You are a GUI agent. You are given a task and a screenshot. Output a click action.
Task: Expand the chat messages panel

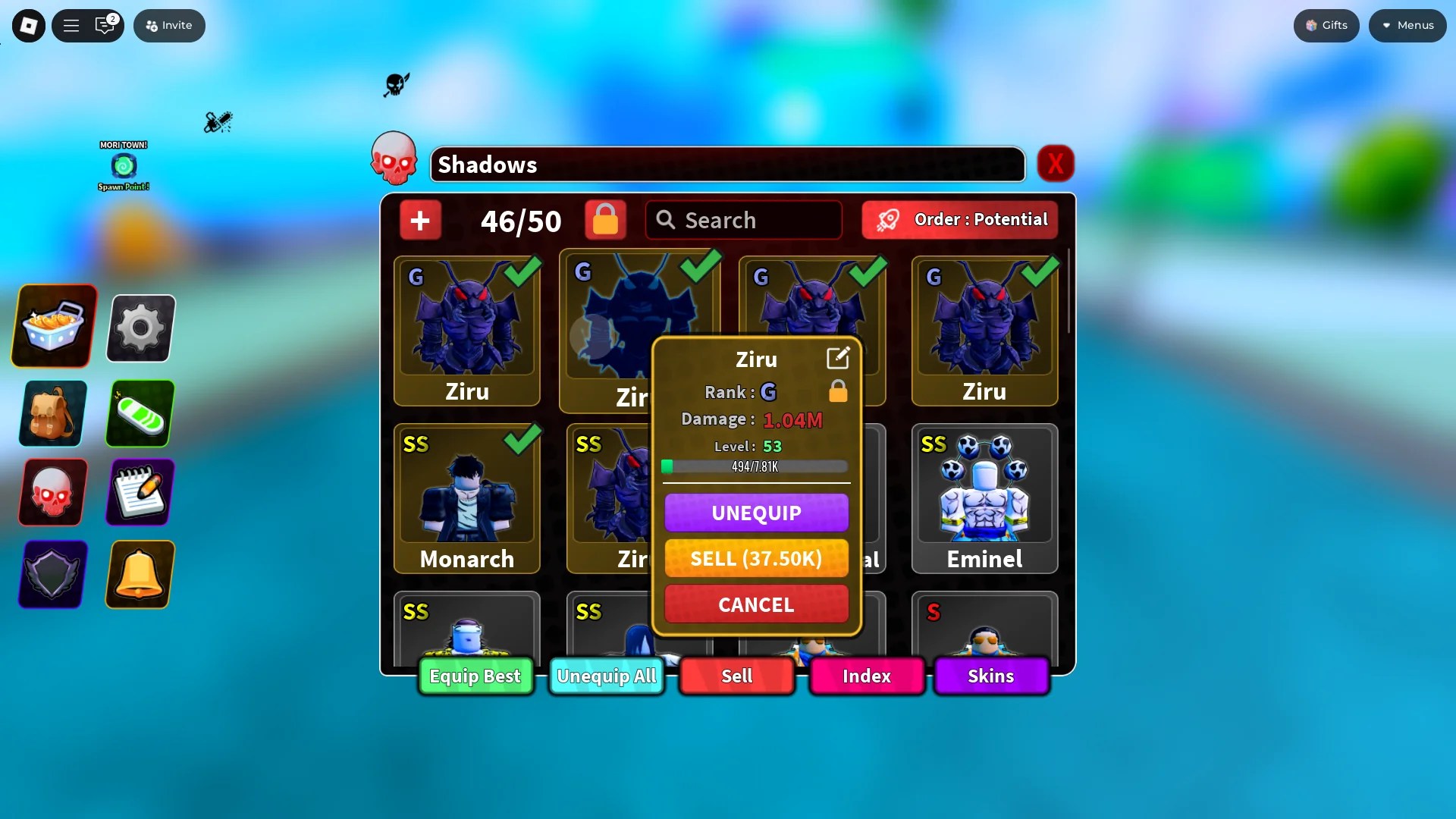(x=105, y=25)
